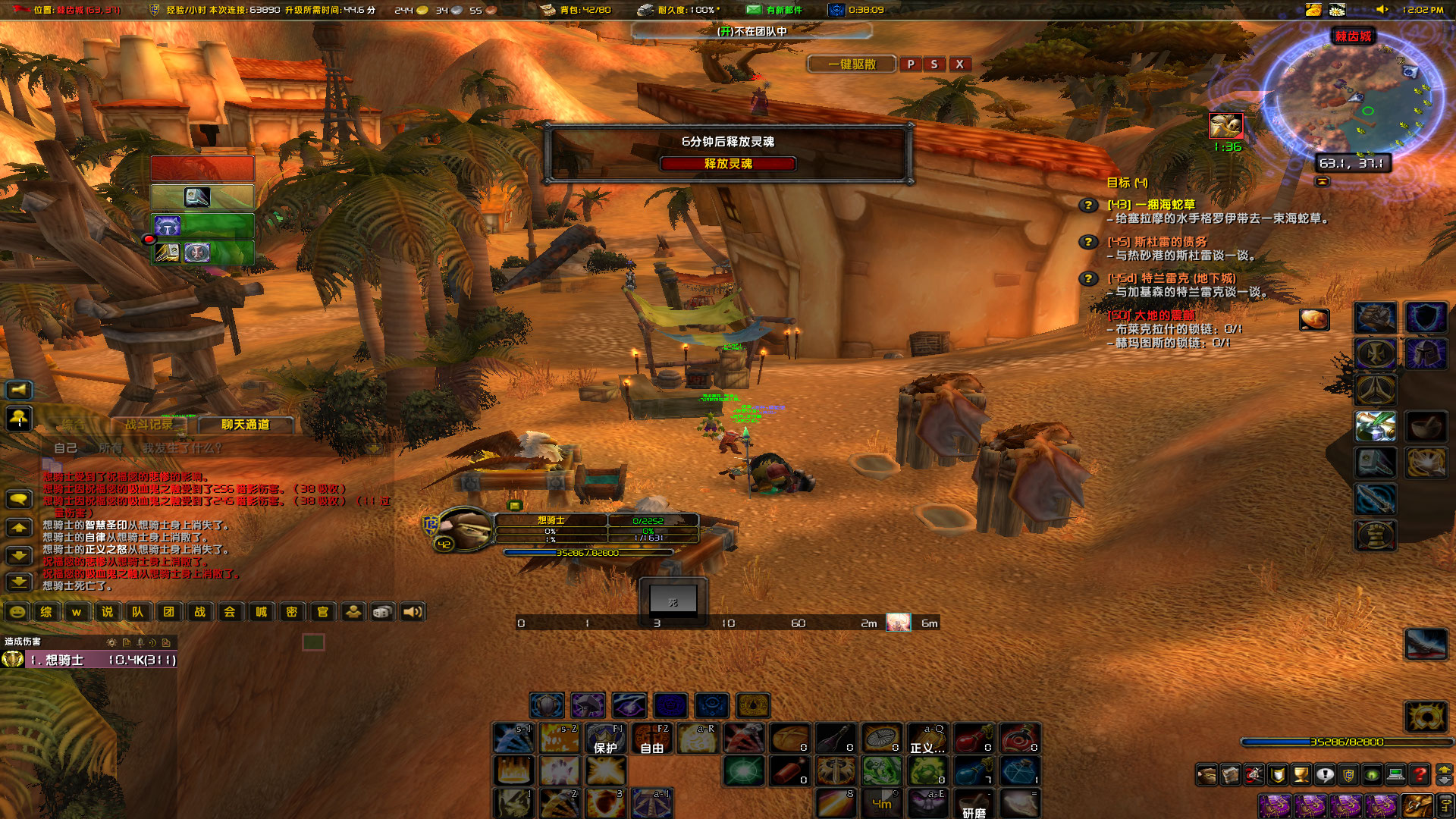
Task: Mute sound via the chat bar speaker icon
Action: [412, 611]
